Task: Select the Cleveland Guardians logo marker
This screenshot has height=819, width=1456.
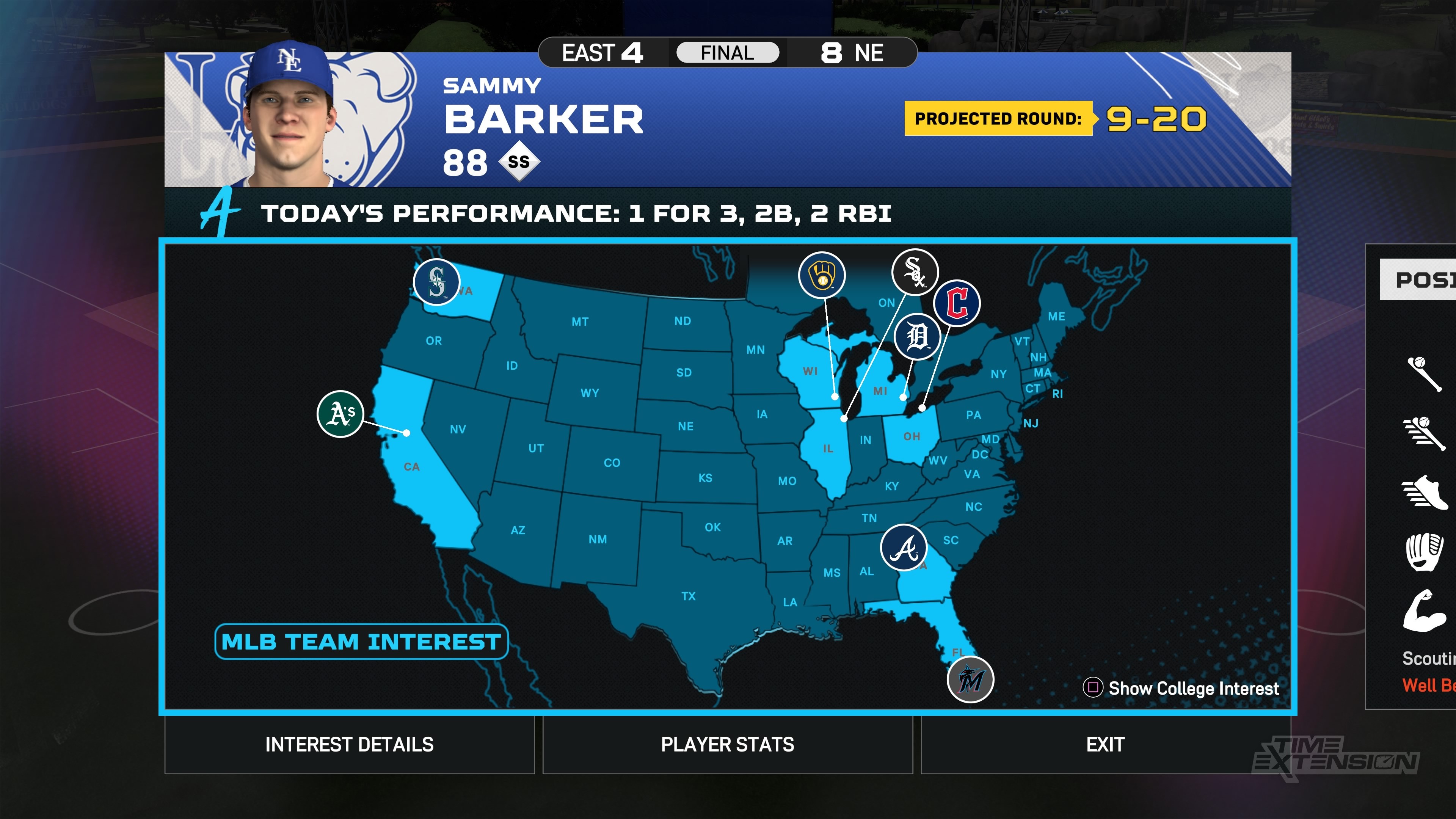Action: coord(956,303)
